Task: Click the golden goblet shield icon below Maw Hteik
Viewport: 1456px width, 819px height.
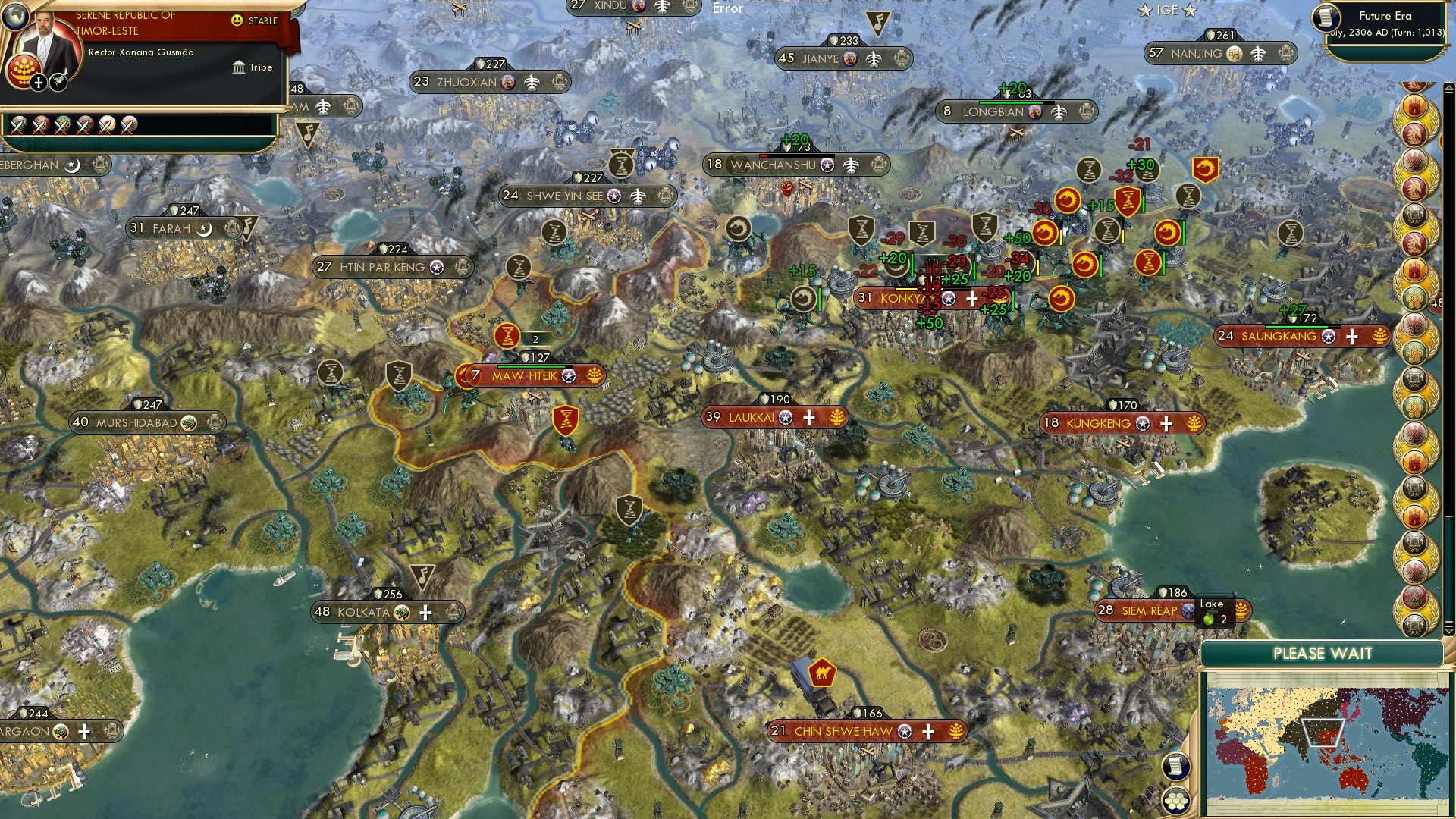Action: [567, 420]
